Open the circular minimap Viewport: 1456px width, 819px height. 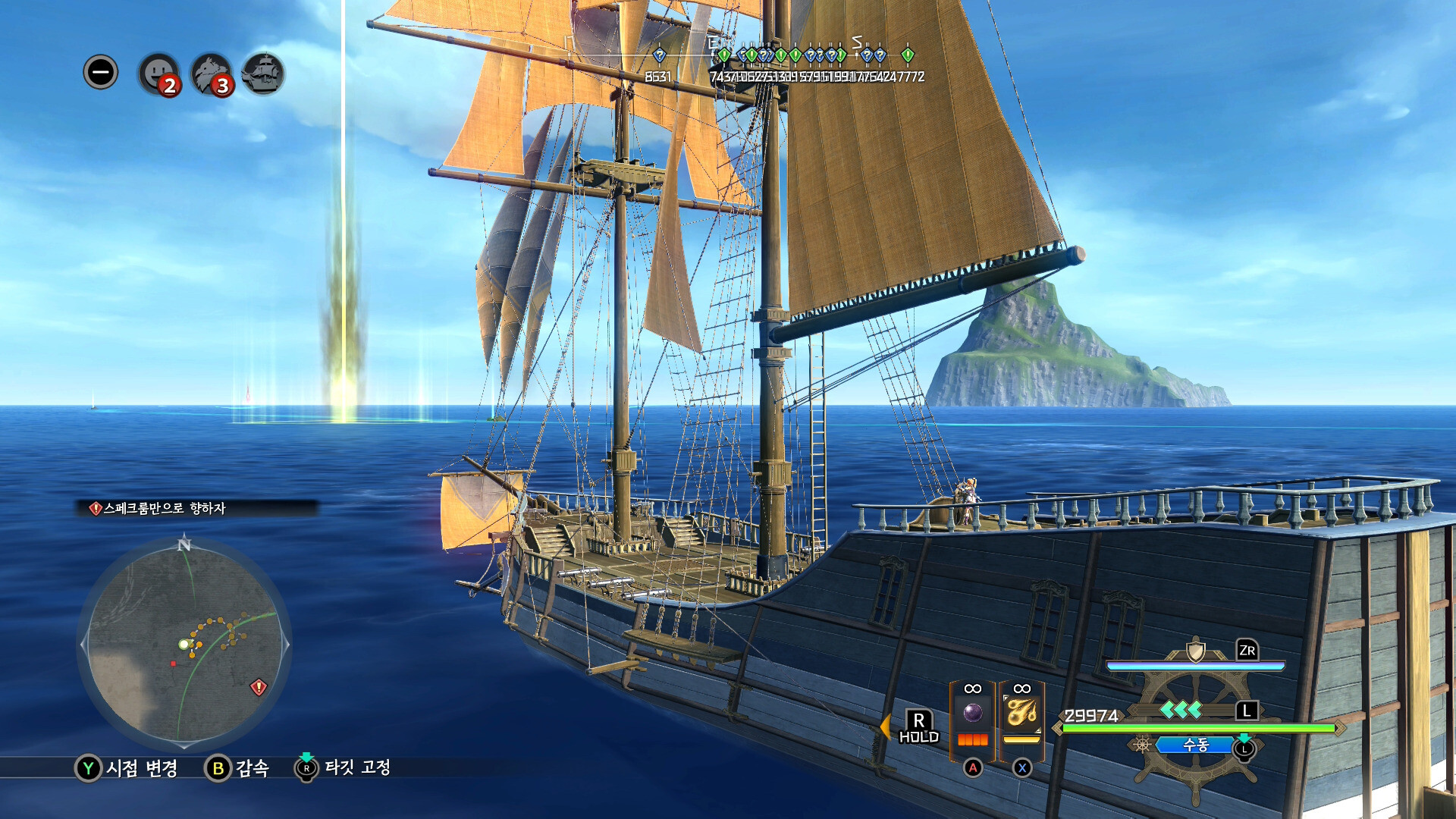coord(184,644)
